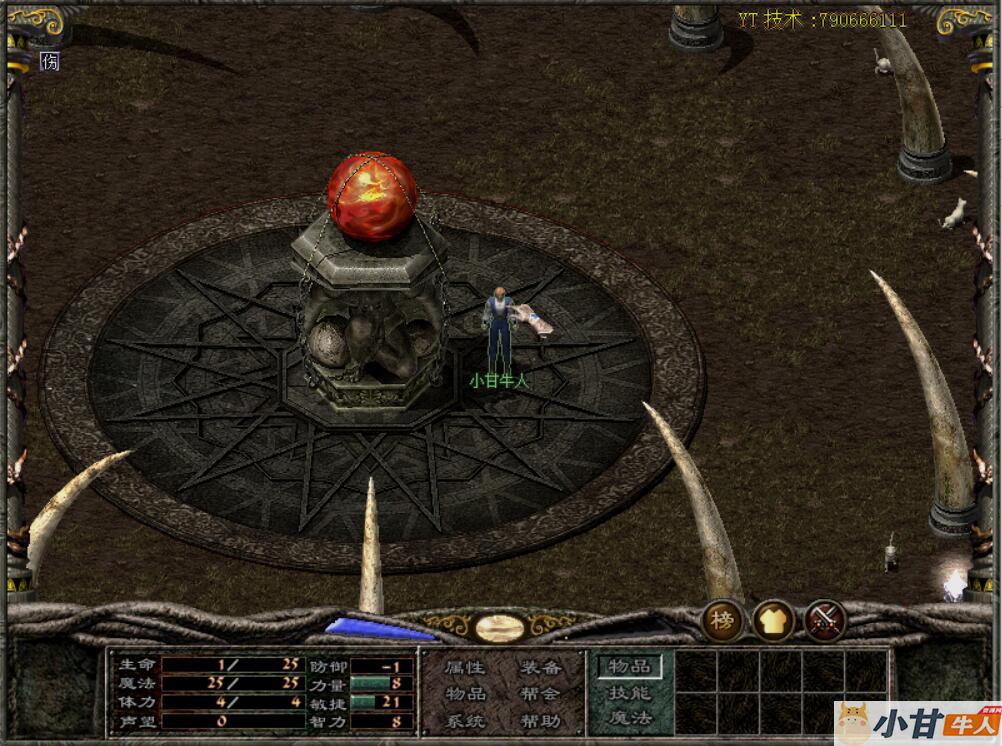This screenshot has height=746, width=1002.
Task: Open the 系统 system menu
Action: (464, 720)
